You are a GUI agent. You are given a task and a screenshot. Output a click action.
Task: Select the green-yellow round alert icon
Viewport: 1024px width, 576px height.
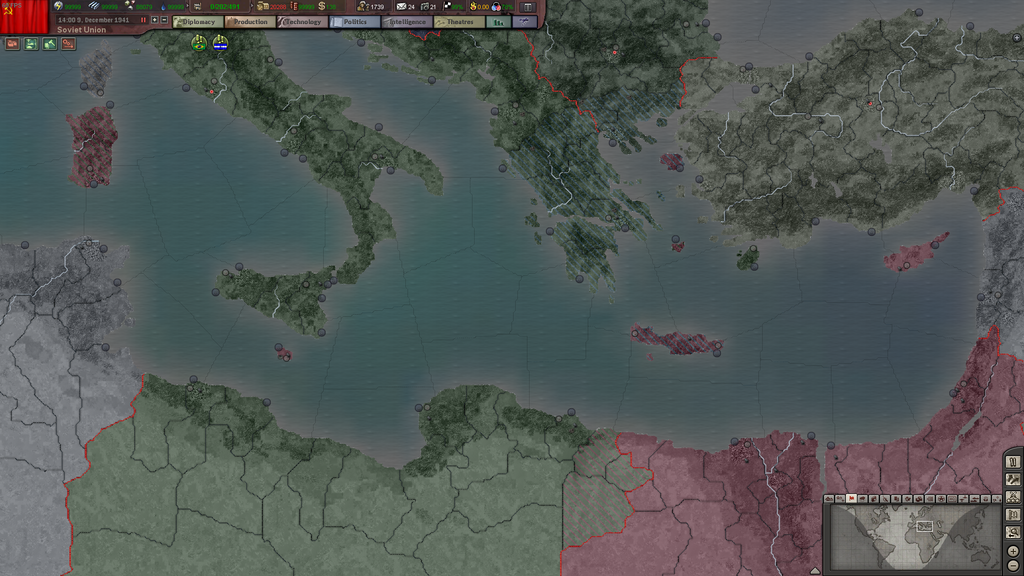pyautogui.click(x=199, y=43)
